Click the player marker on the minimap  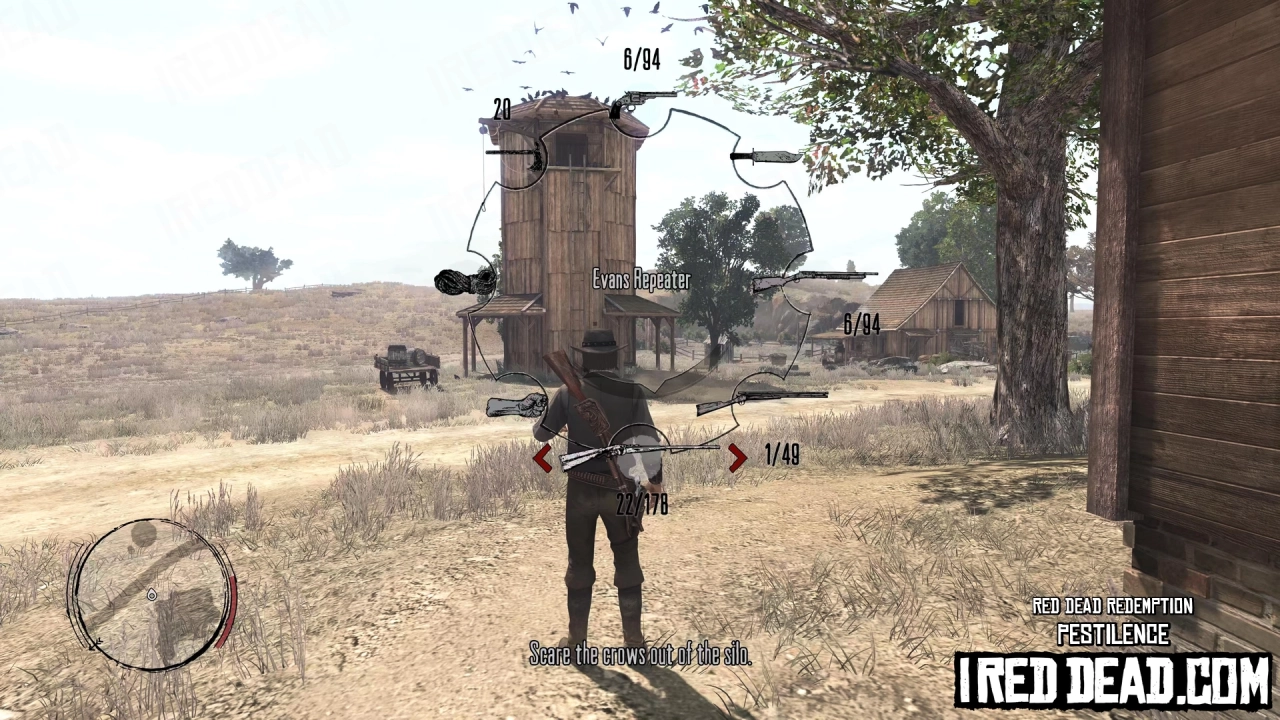click(152, 595)
